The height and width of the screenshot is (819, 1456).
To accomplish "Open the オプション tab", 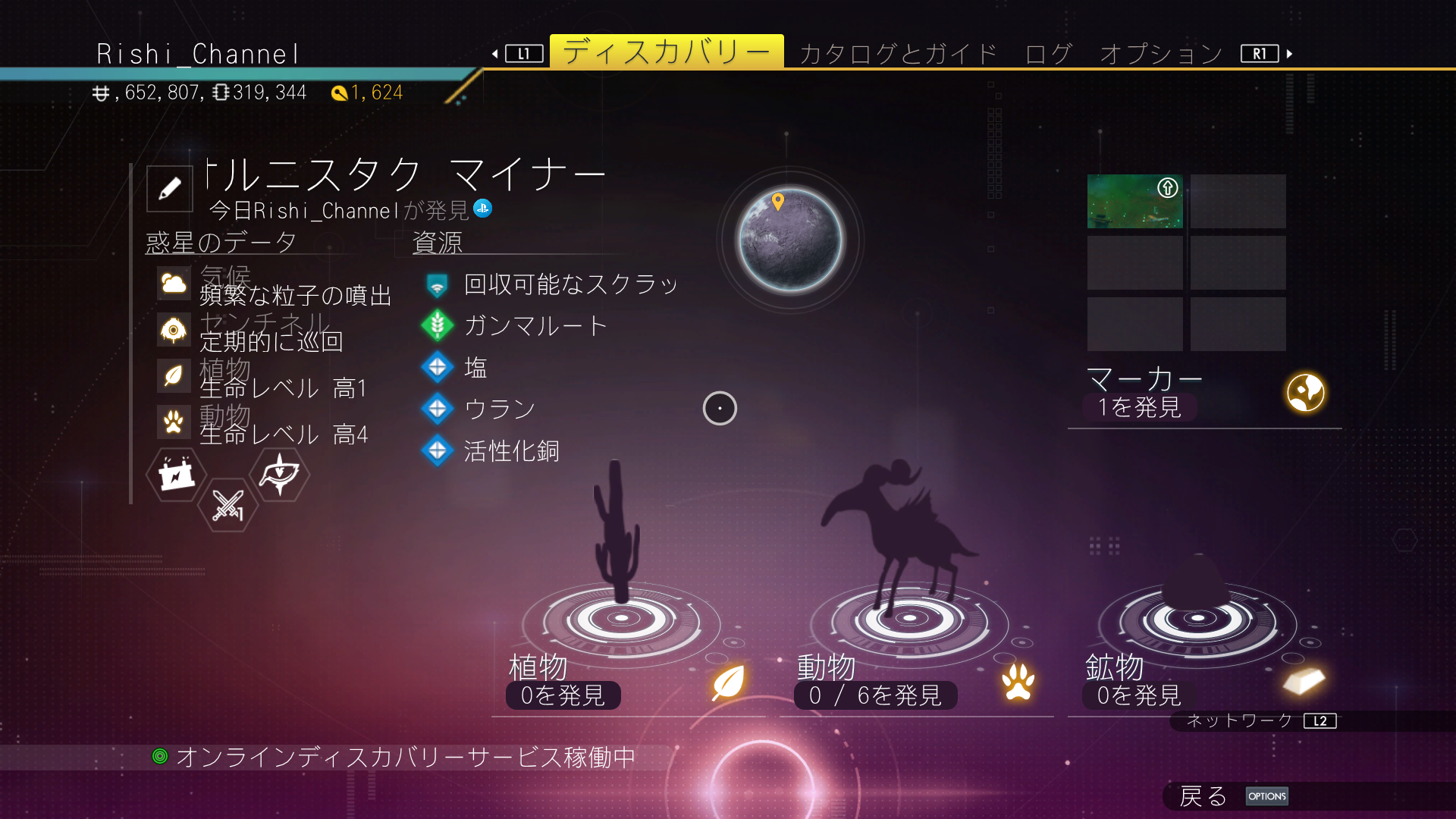I will tap(1161, 54).
